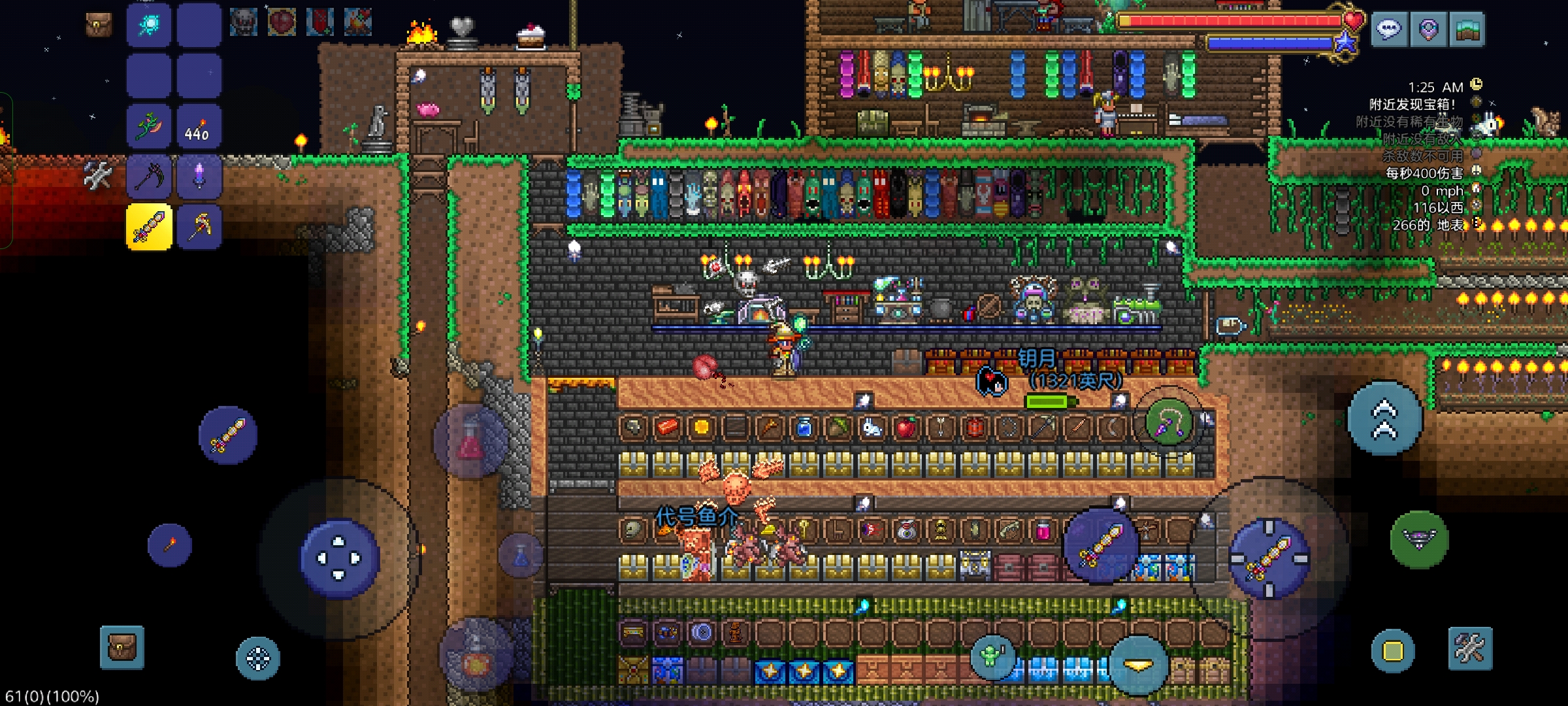Select the golden pickaxe hotbar slot
Screen dimensions: 1568x706
pos(199,227)
